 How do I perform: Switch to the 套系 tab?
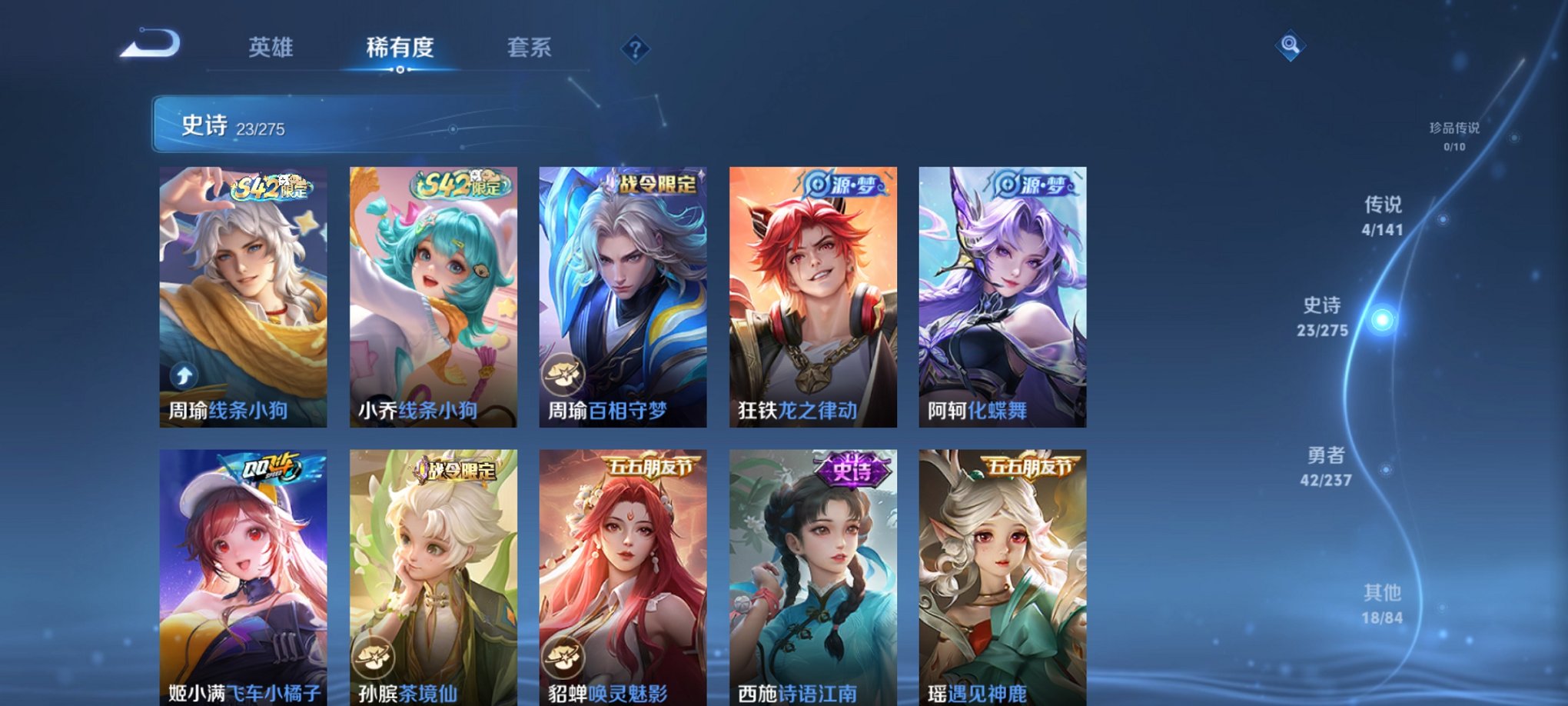coord(530,48)
